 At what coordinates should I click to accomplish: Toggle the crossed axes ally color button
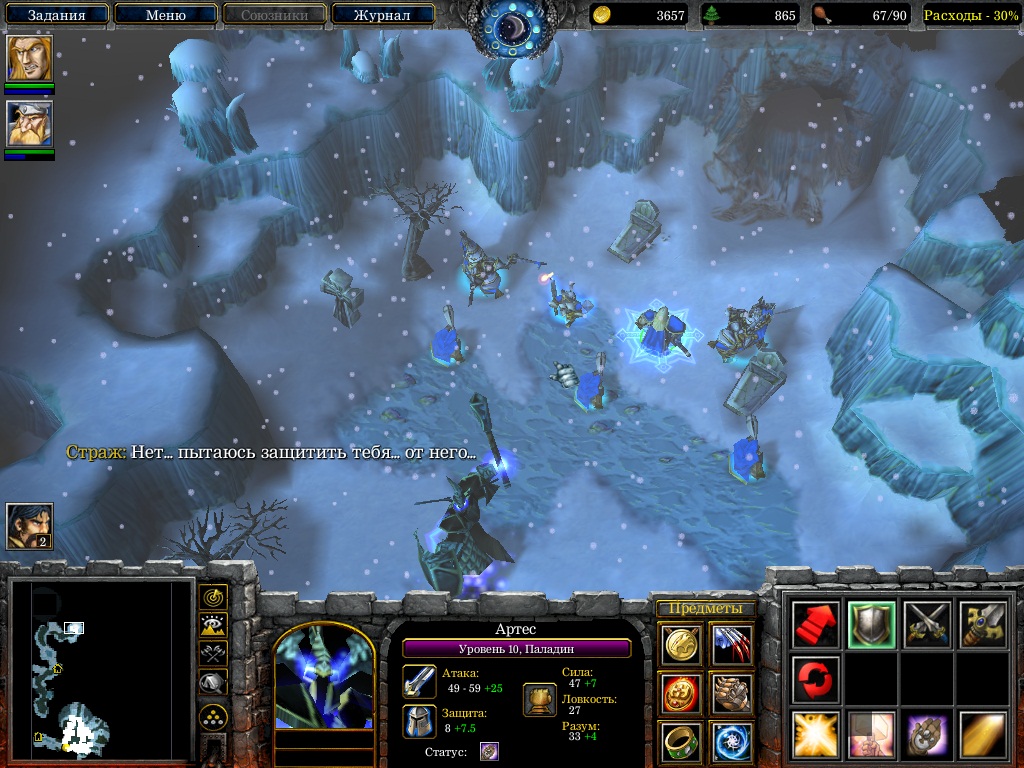click(213, 654)
